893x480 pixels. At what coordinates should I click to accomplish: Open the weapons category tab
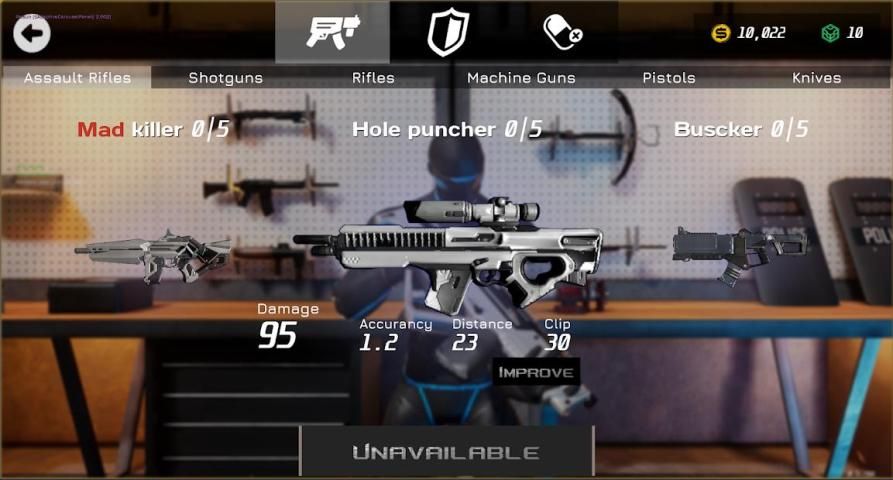click(332, 32)
